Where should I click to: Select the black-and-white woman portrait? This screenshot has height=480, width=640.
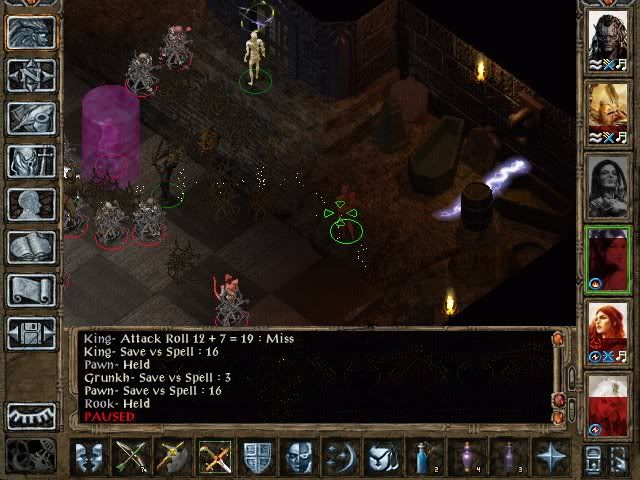607,184
